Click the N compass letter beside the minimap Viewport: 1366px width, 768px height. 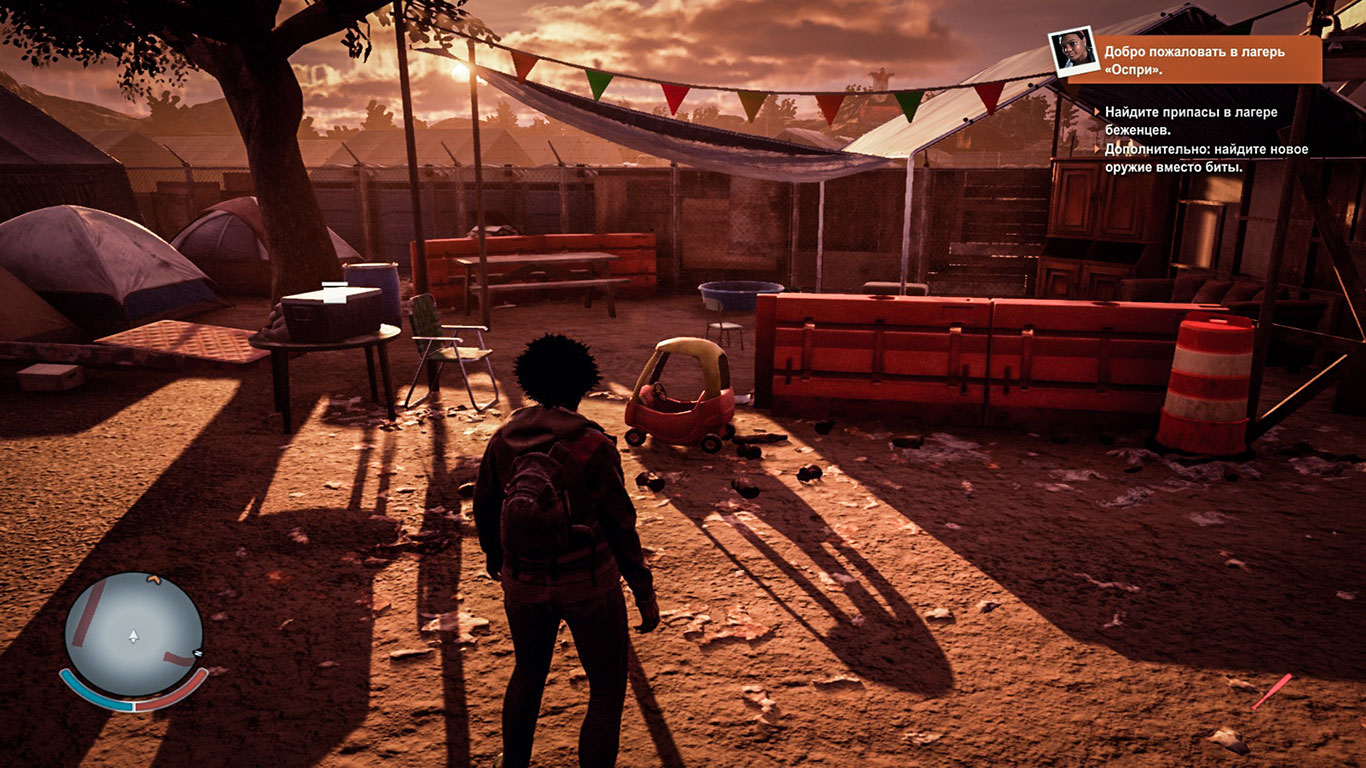[197, 654]
